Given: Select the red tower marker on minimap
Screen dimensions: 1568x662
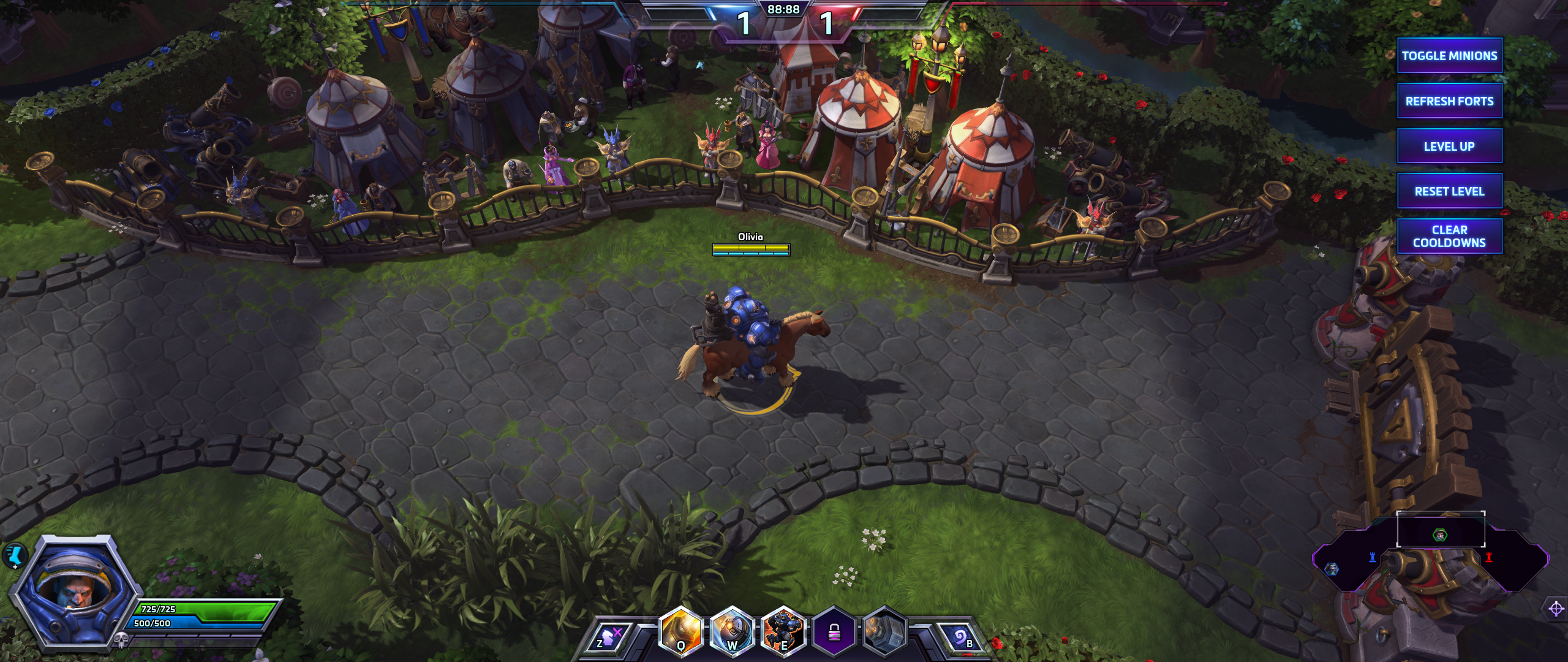Looking at the screenshot, I should (x=1489, y=557).
